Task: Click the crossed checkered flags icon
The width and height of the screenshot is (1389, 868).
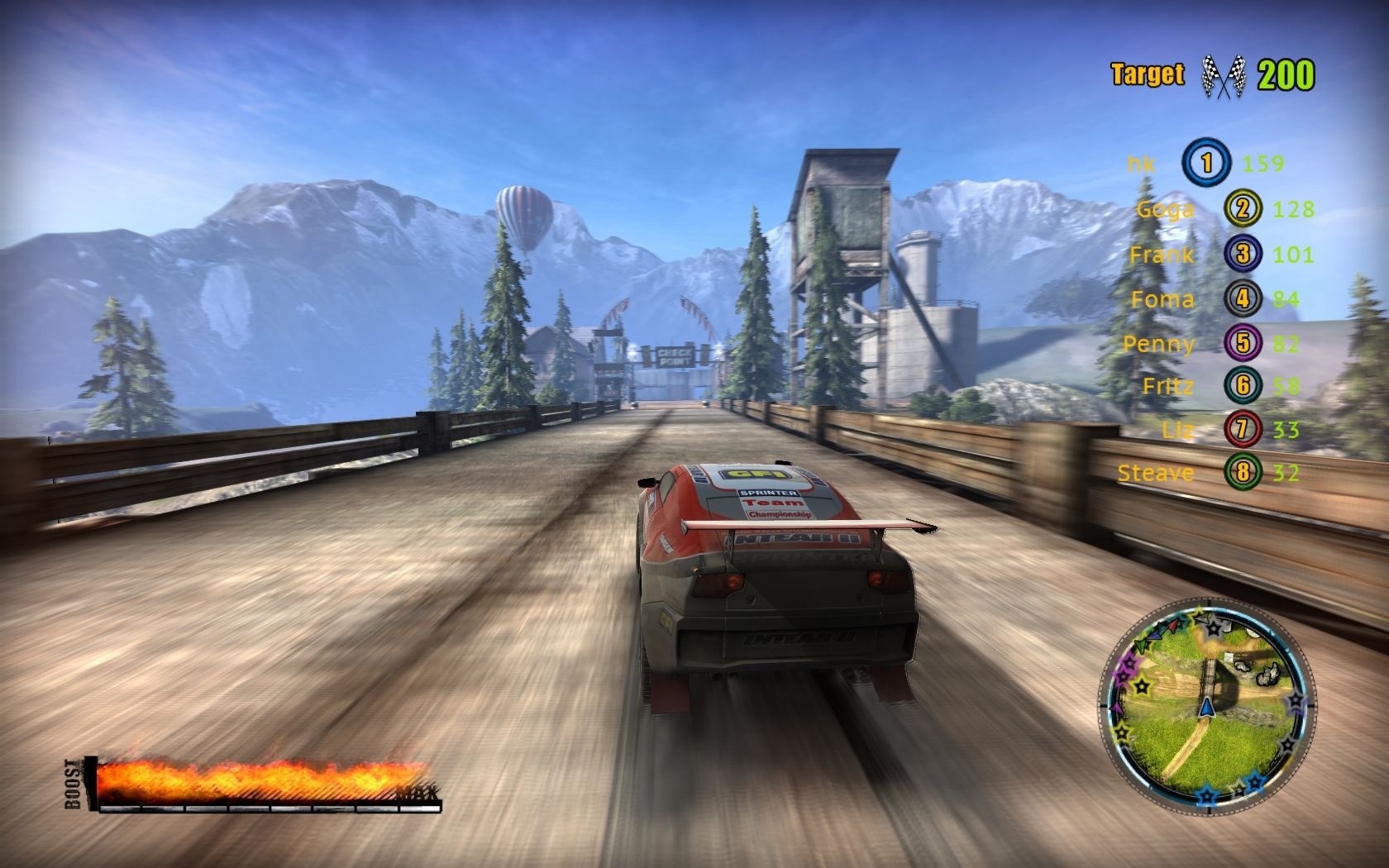Action: [x=1223, y=74]
